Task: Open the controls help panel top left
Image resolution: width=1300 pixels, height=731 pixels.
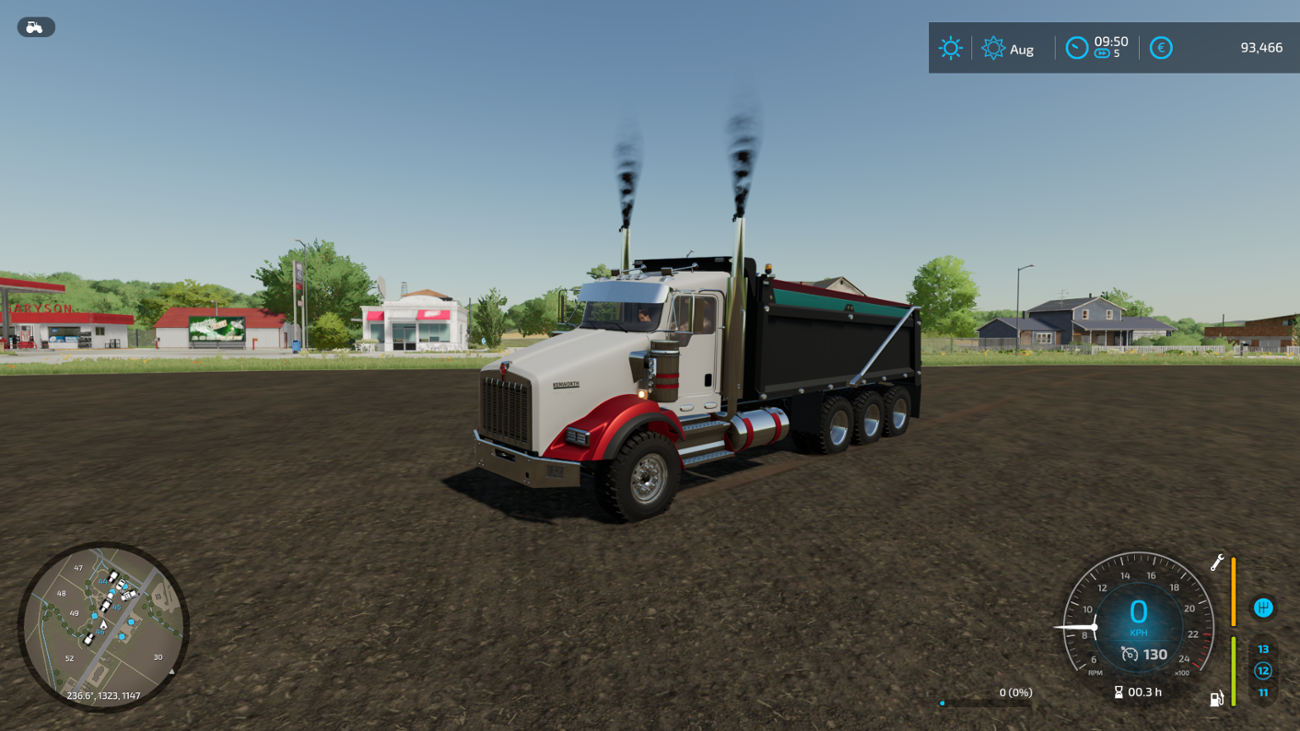Action: click(37, 27)
